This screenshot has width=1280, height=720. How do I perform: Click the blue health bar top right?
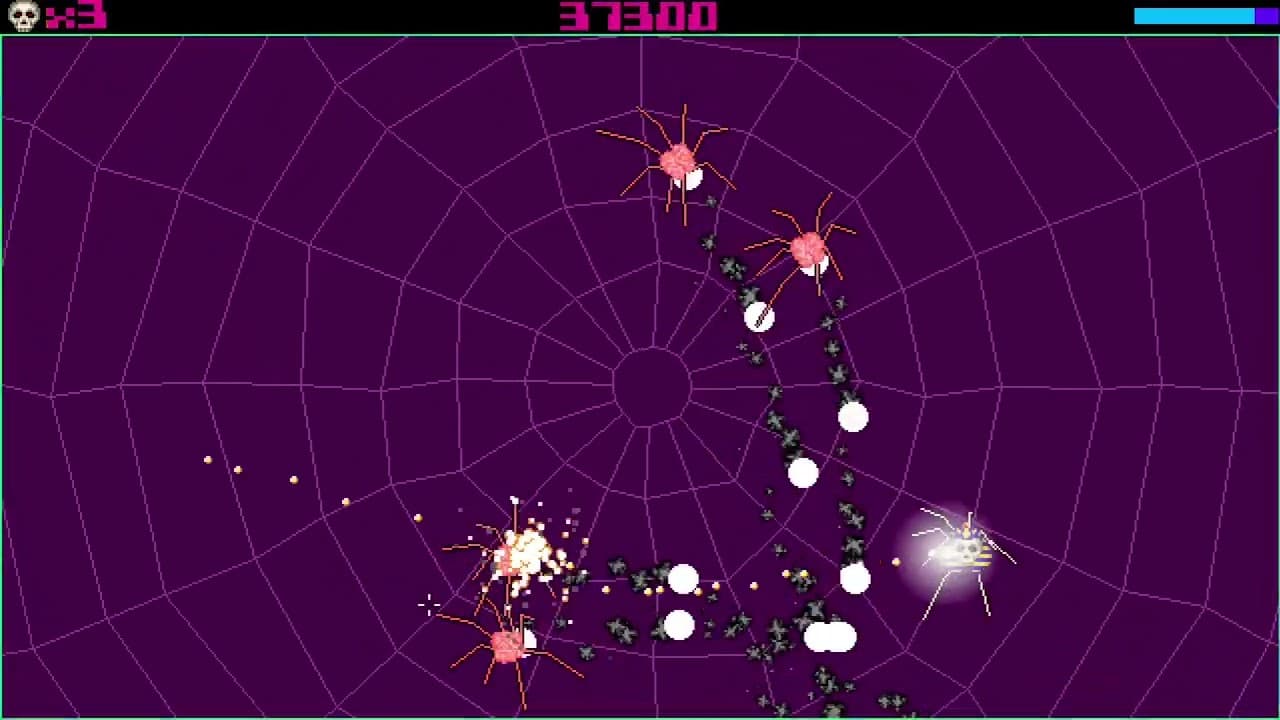(1197, 15)
